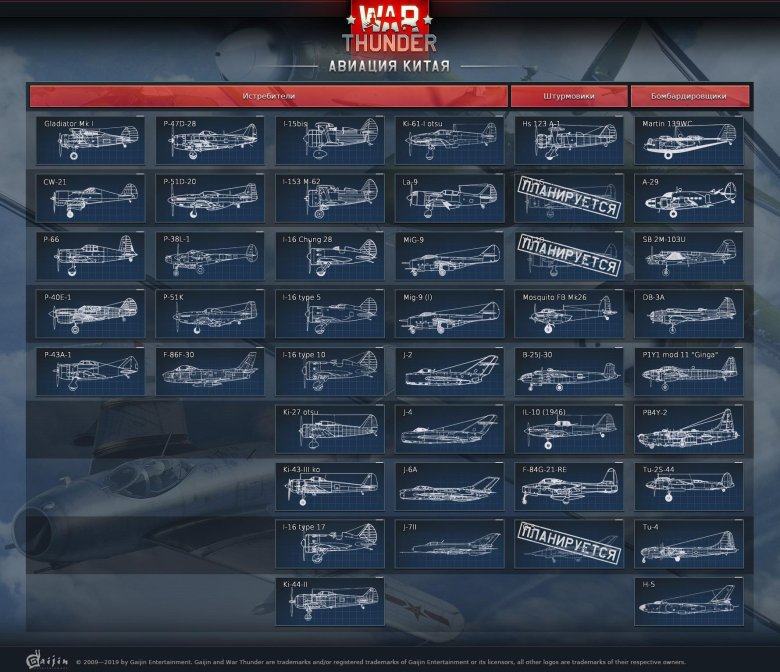Choose the F-86F-30 jet card
Viewport: 780px width, 672px height.
tap(210, 371)
